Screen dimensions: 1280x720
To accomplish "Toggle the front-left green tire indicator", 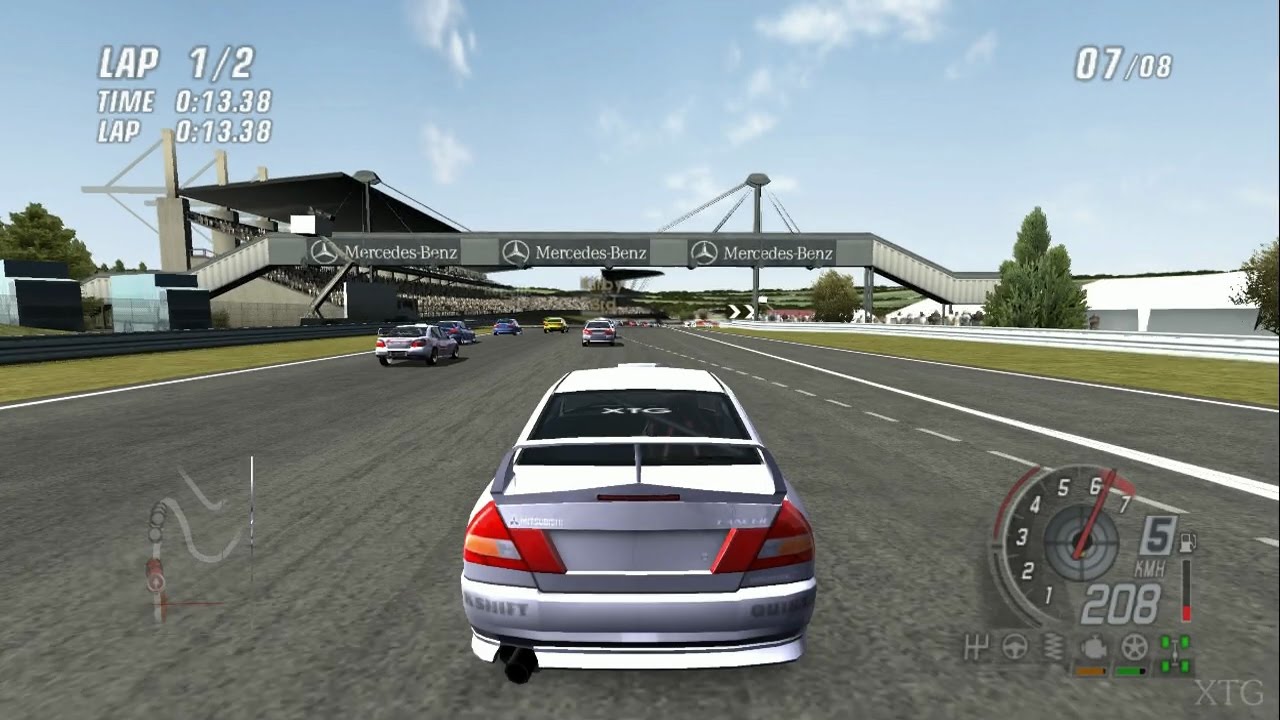I will [x=1164, y=642].
